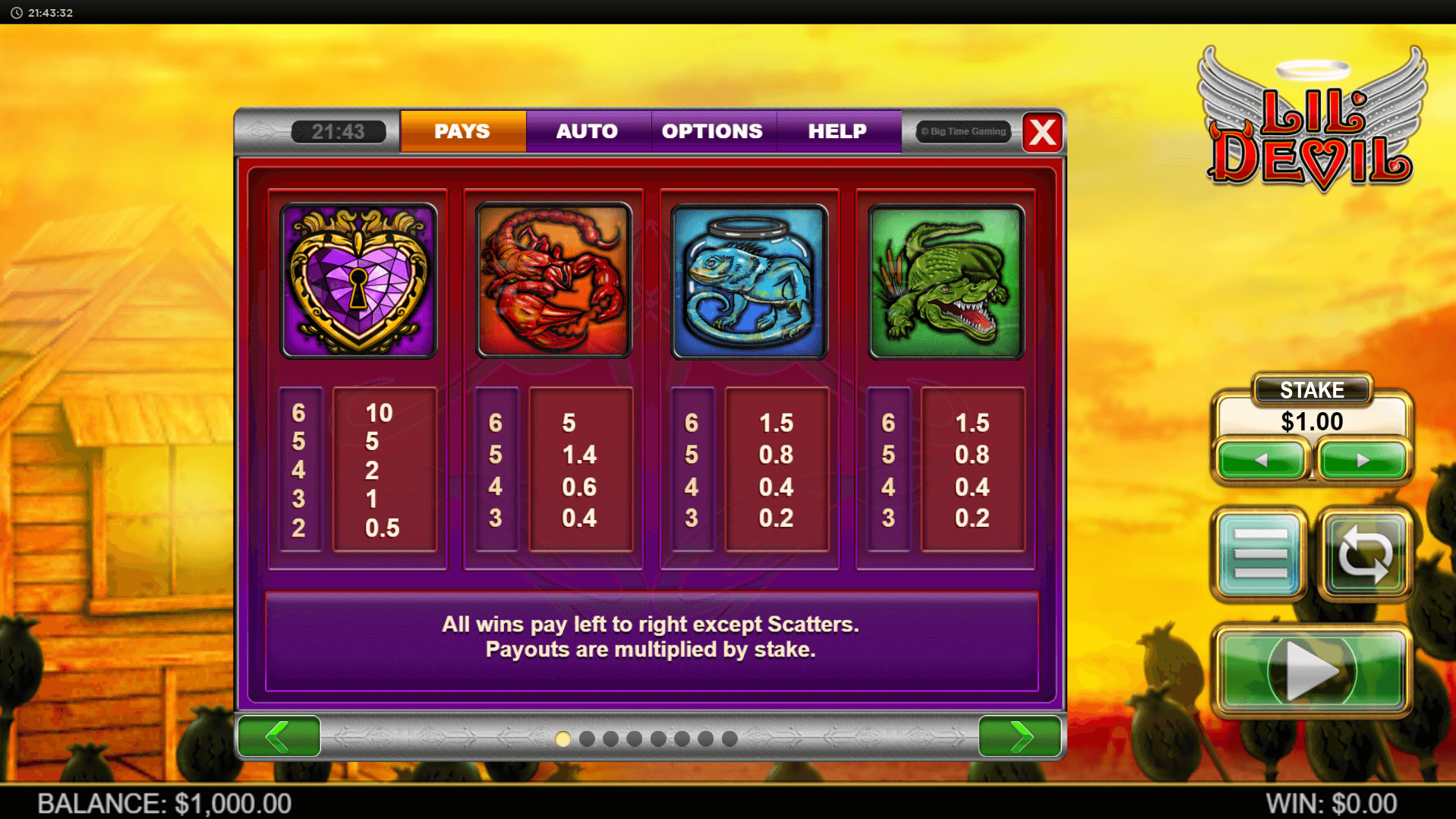Screen dimensions: 1456x819
Task: Open the AUTO tab
Action: (587, 131)
